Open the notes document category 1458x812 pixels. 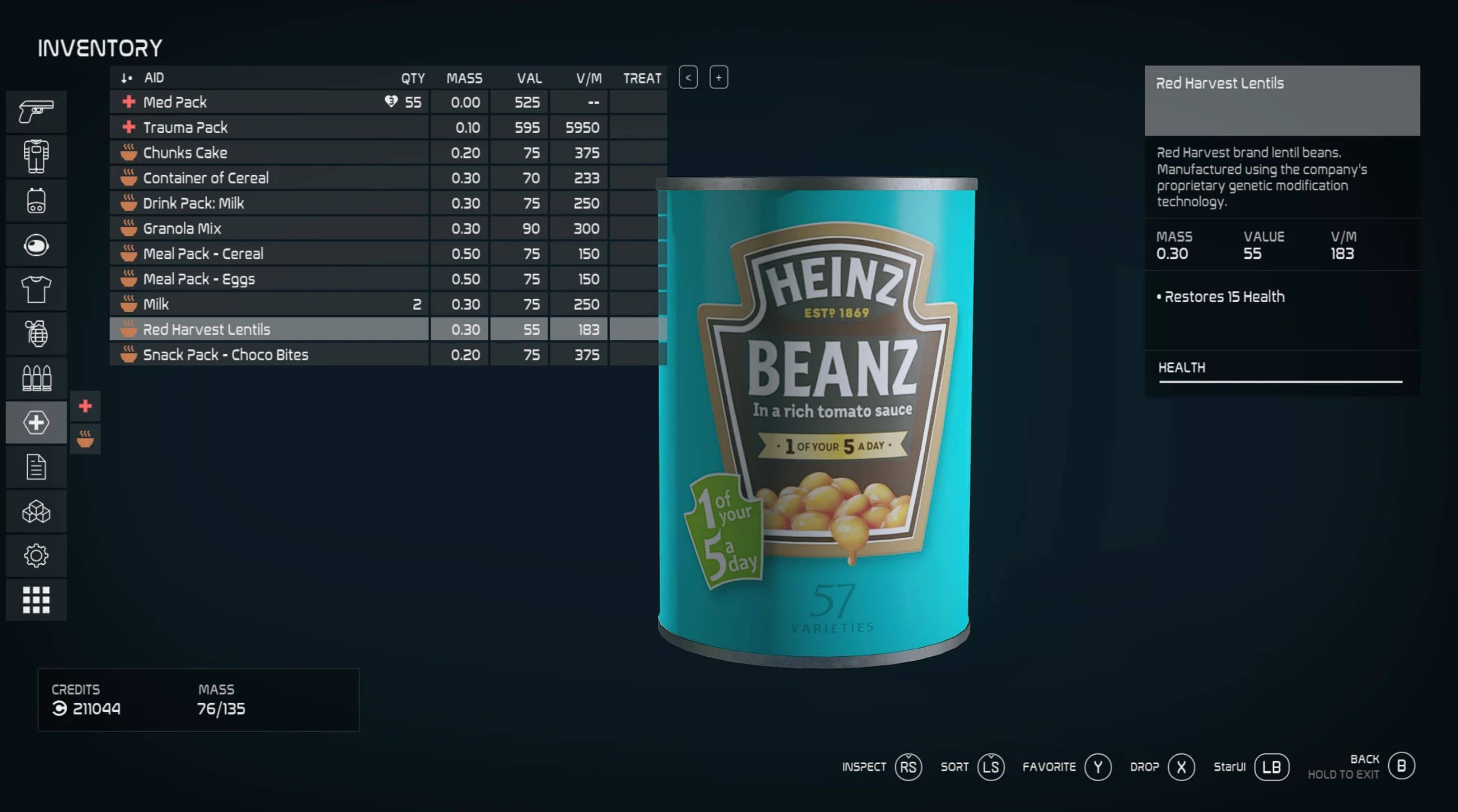point(36,467)
